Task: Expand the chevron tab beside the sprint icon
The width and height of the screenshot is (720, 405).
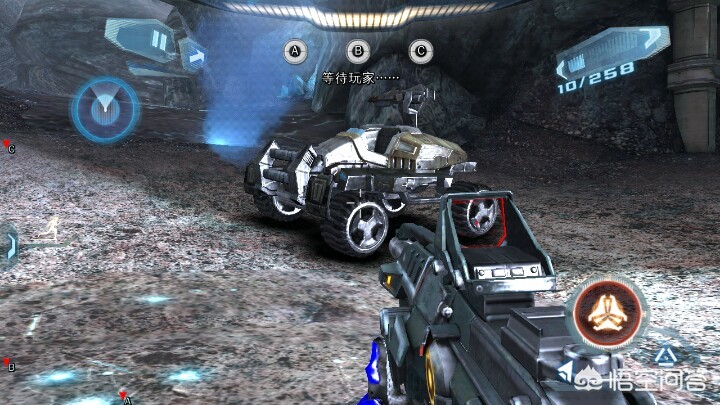Action: tap(10, 243)
